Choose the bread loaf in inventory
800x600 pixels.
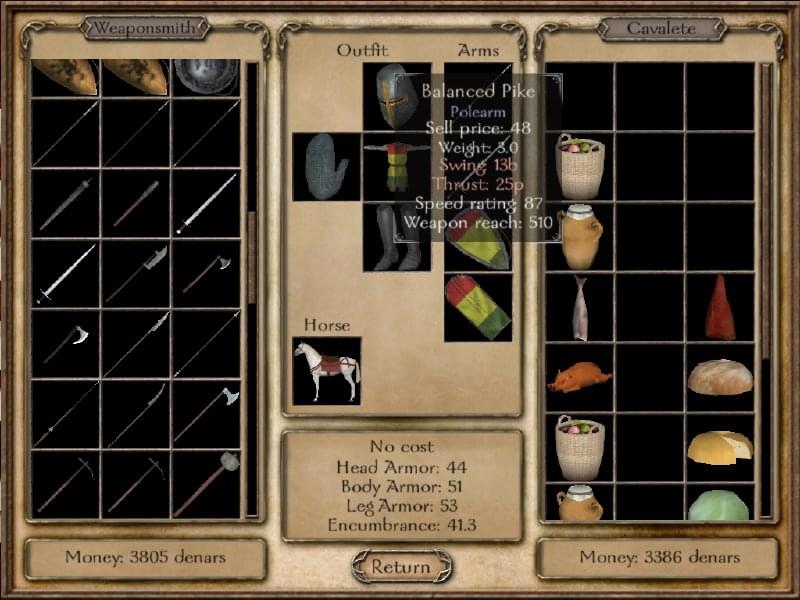click(x=720, y=377)
